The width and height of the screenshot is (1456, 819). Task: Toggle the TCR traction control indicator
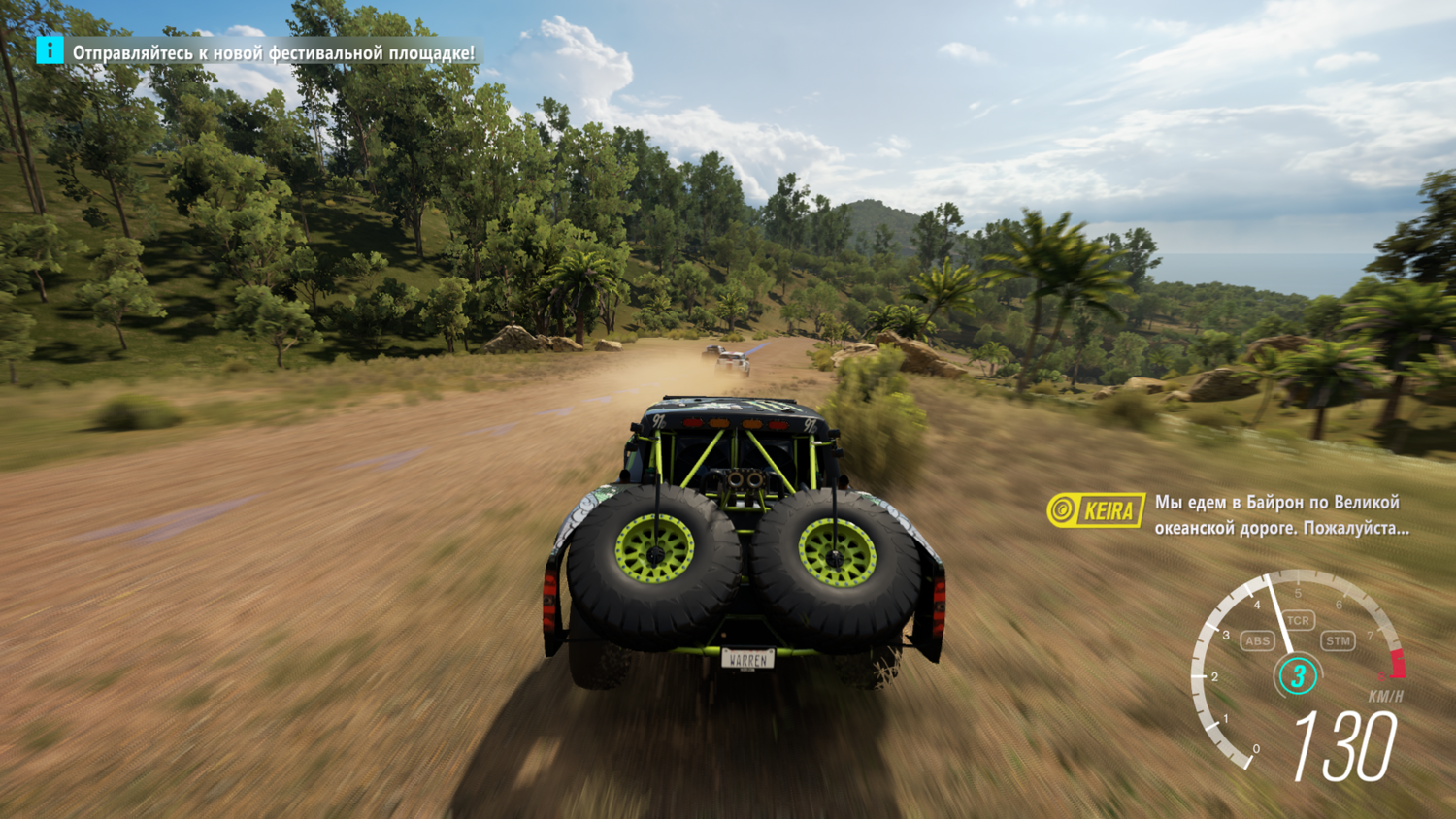tap(1298, 620)
